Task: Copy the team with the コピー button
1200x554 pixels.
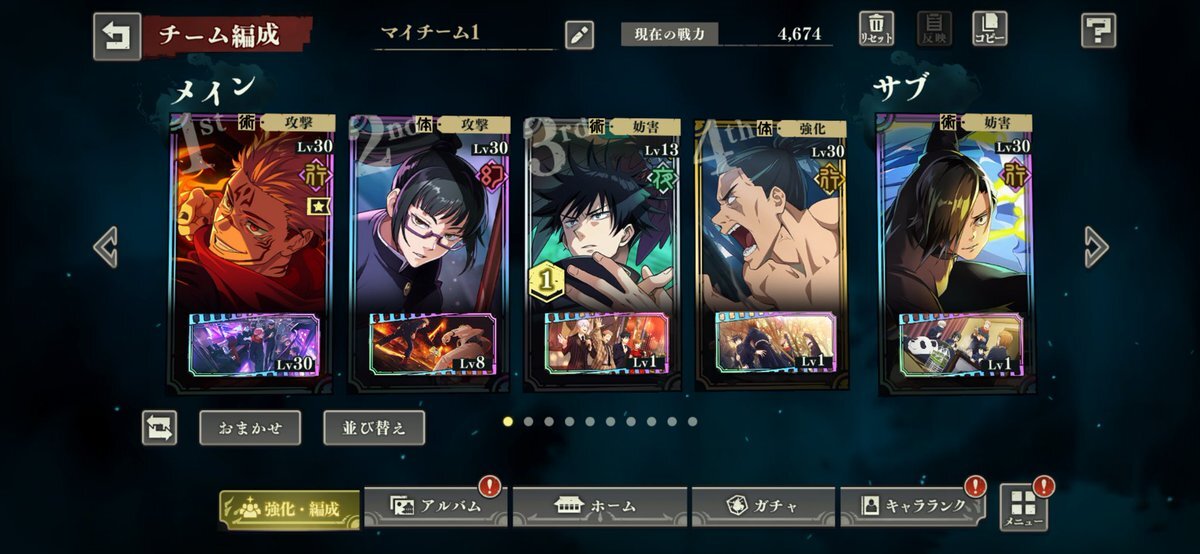Action: pyautogui.click(x=989, y=29)
